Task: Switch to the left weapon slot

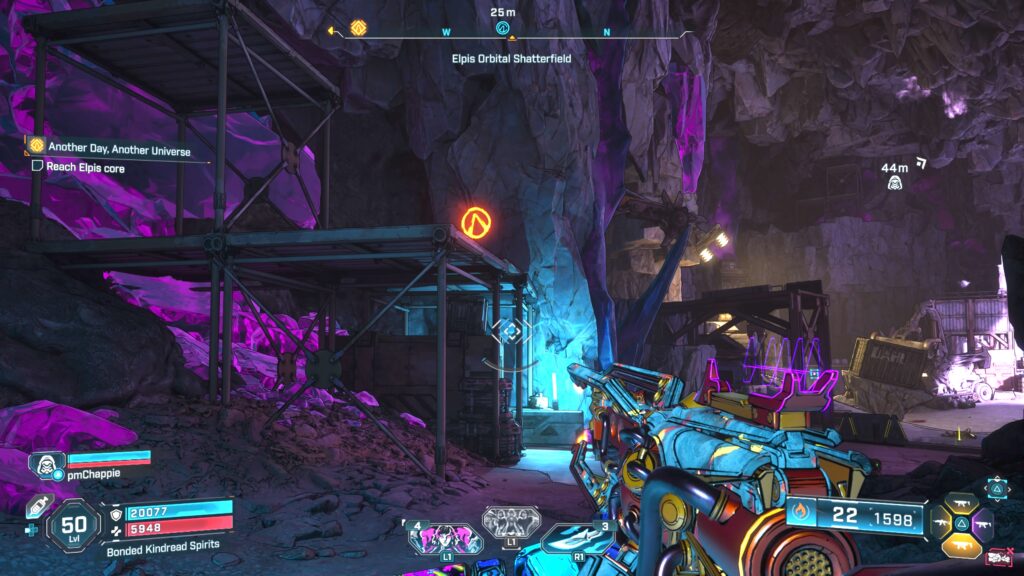Action: 941,523
